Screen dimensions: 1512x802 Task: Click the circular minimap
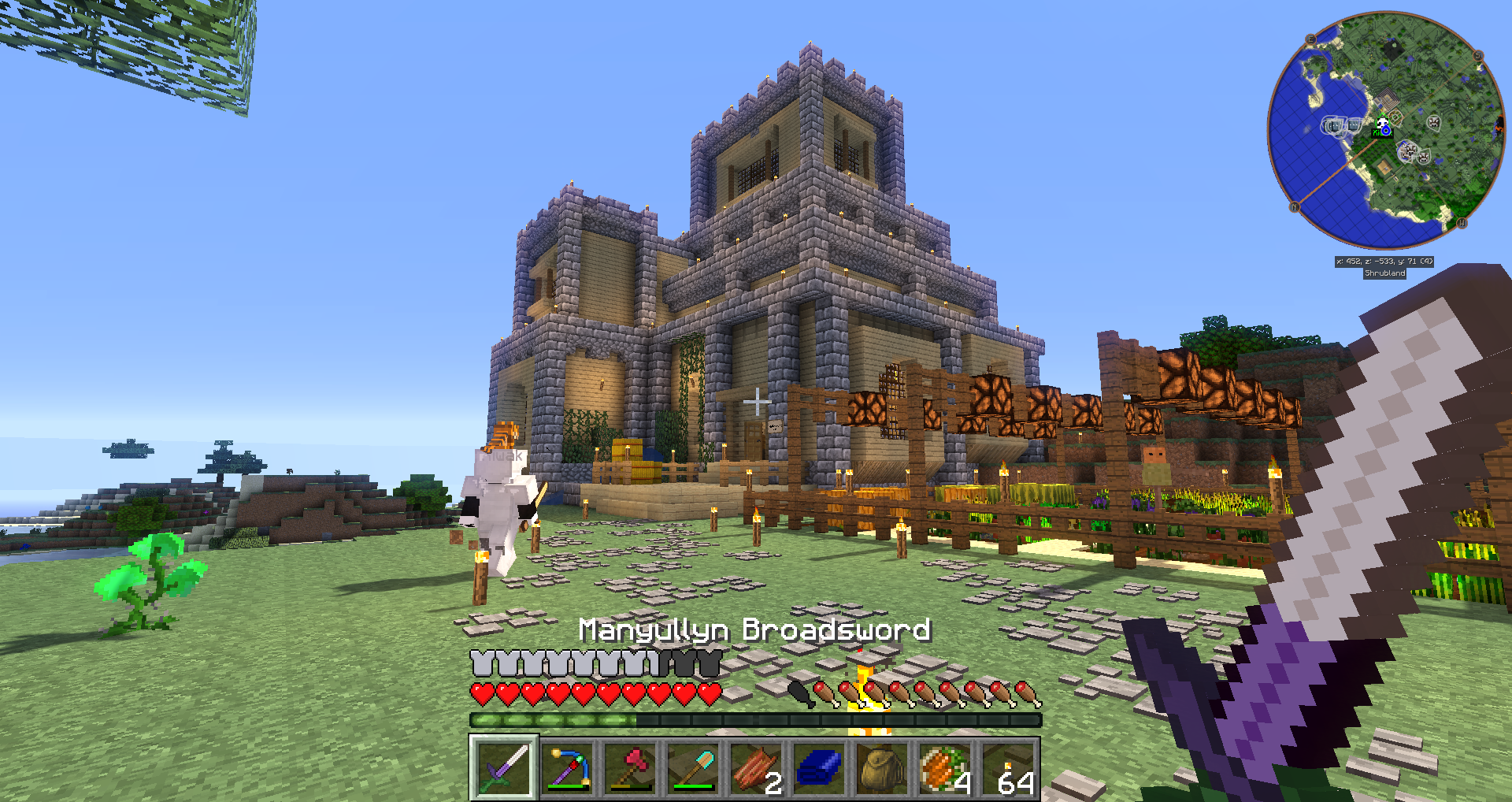click(x=1385, y=131)
